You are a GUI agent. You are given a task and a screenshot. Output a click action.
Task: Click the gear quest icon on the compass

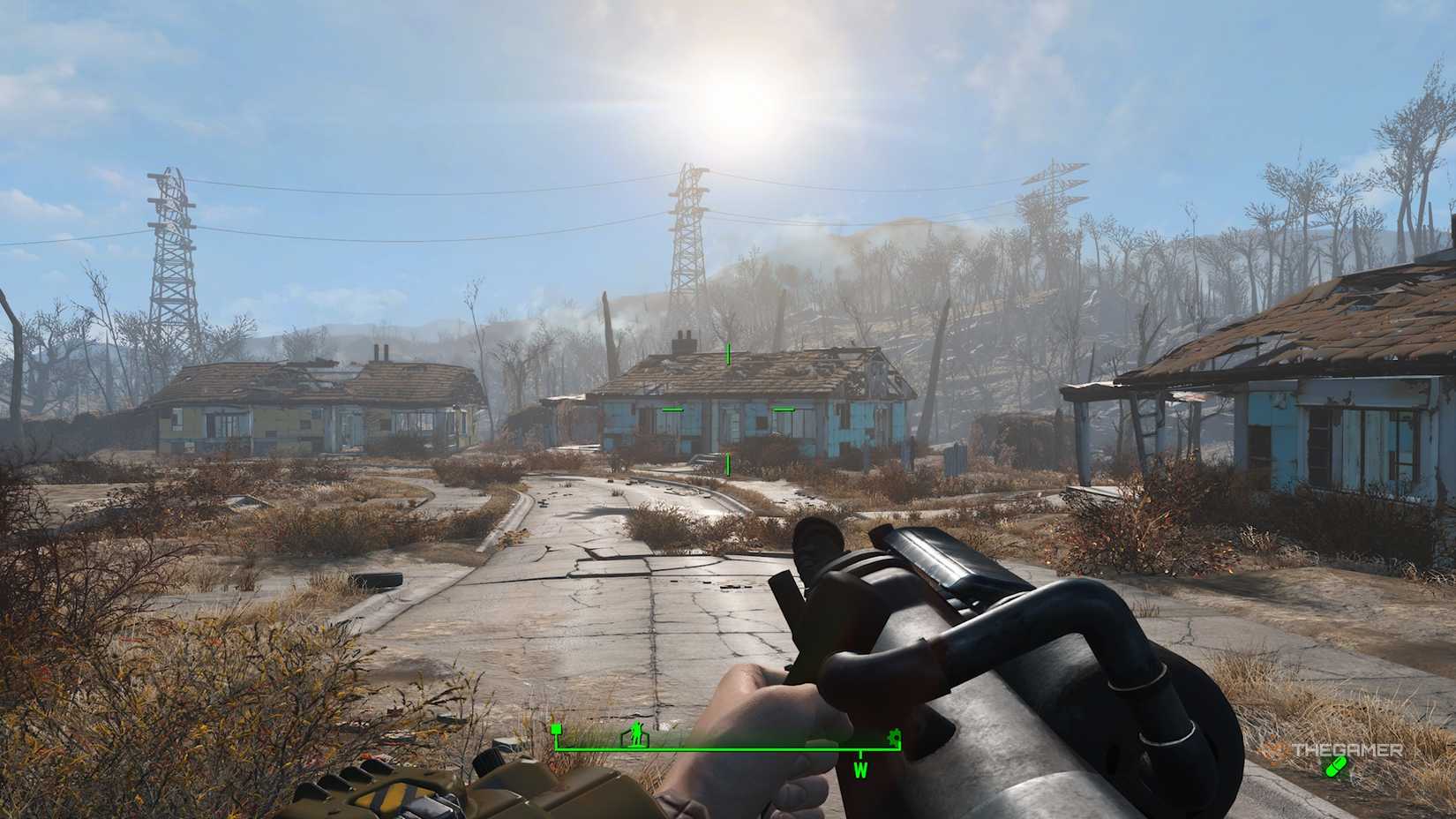pyautogui.click(x=895, y=738)
